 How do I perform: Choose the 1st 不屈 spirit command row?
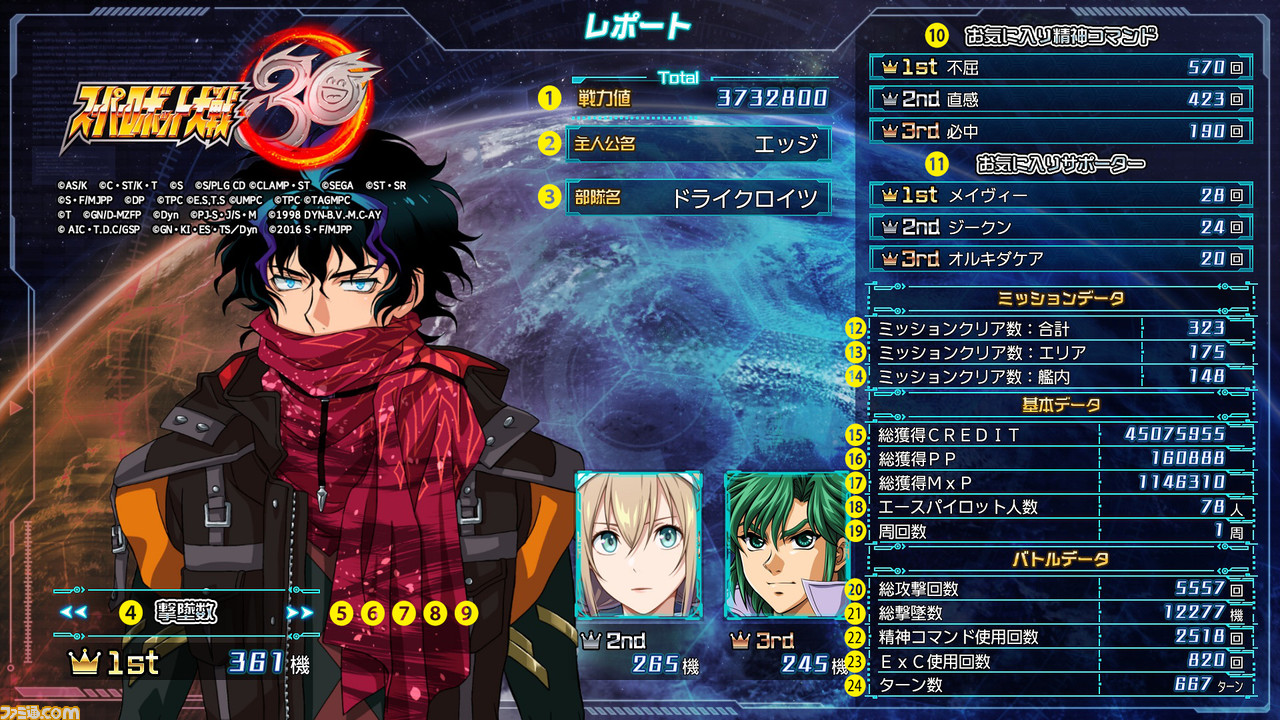[x=1061, y=67]
